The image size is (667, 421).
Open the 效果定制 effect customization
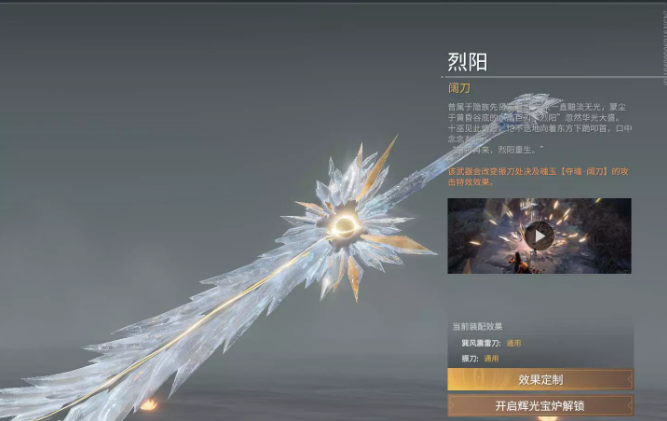[x=540, y=379]
